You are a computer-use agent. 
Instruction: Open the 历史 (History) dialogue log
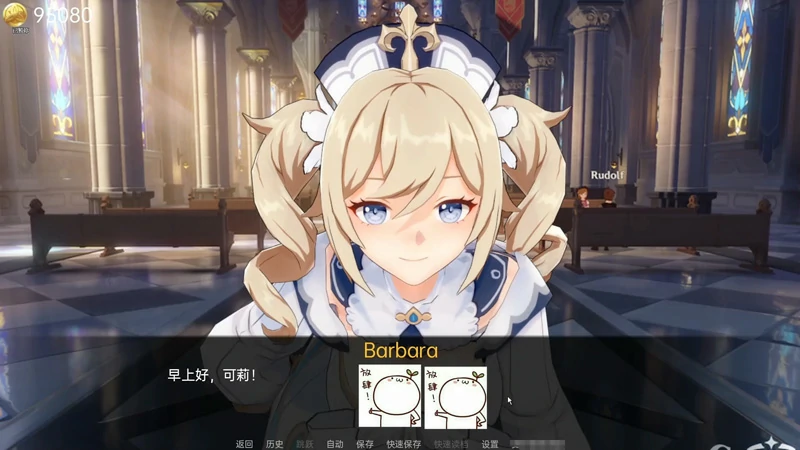[x=275, y=444]
